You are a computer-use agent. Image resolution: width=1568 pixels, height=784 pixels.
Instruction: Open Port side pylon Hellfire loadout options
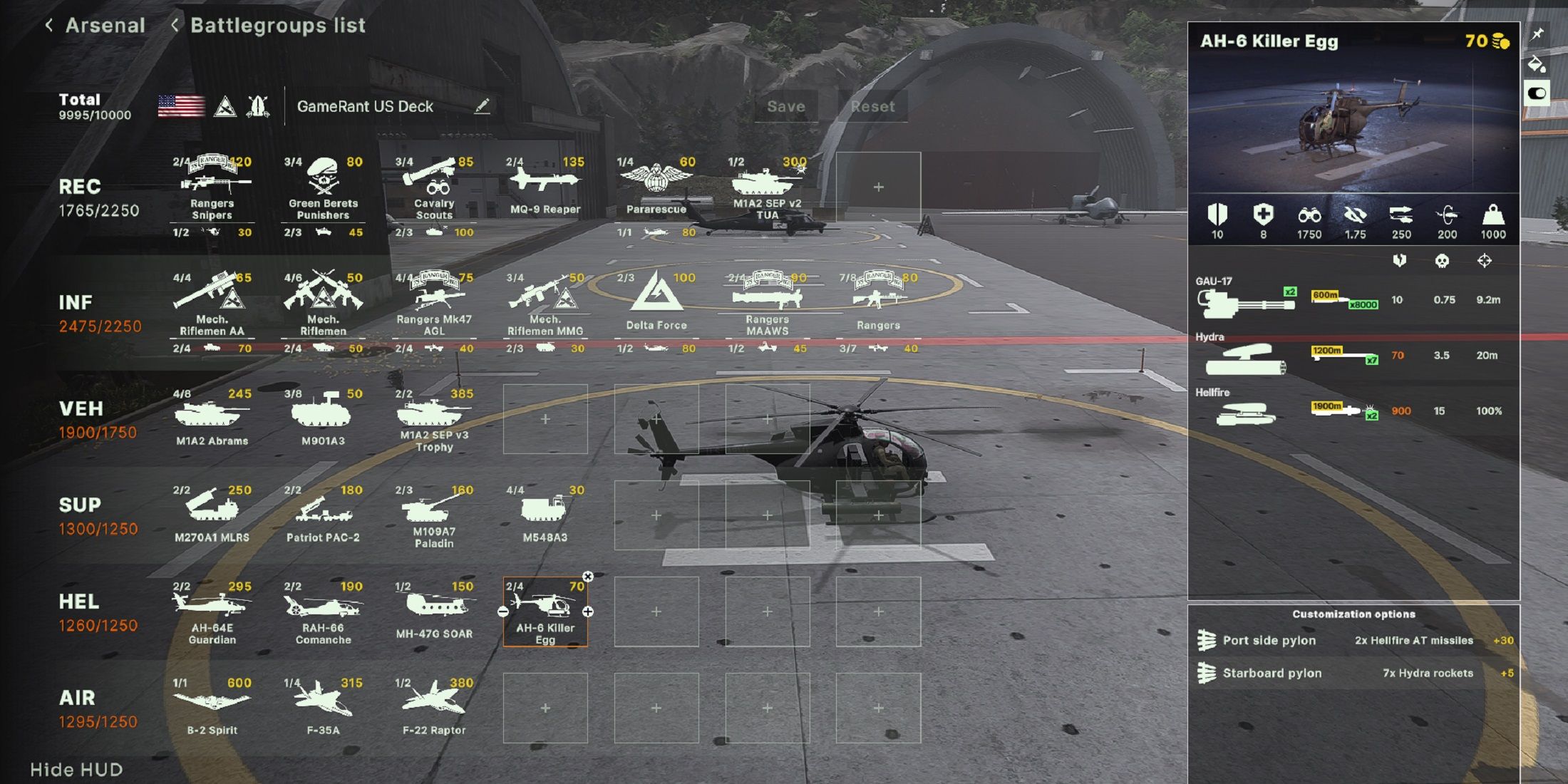coord(1354,640)
